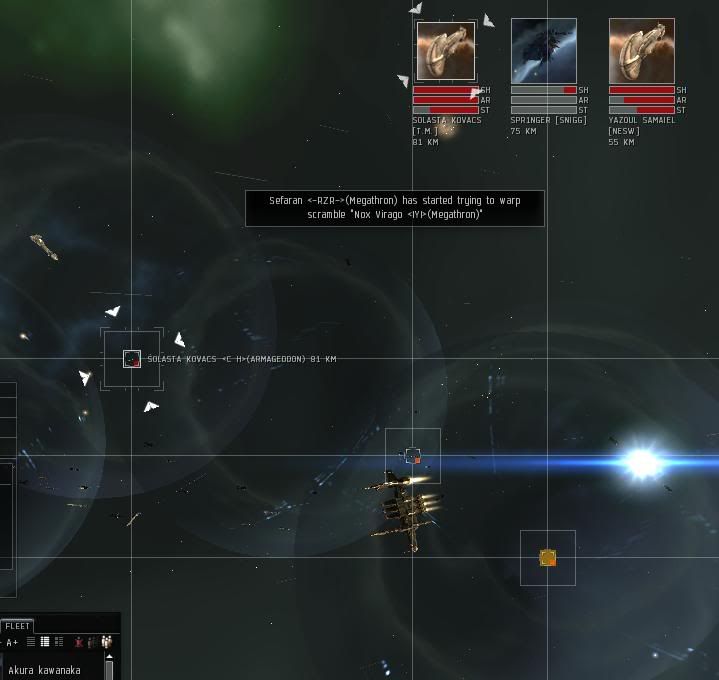
Task: Select the Solasta Kovacs Armageddon bracket in space
Action: pos(132,359)
